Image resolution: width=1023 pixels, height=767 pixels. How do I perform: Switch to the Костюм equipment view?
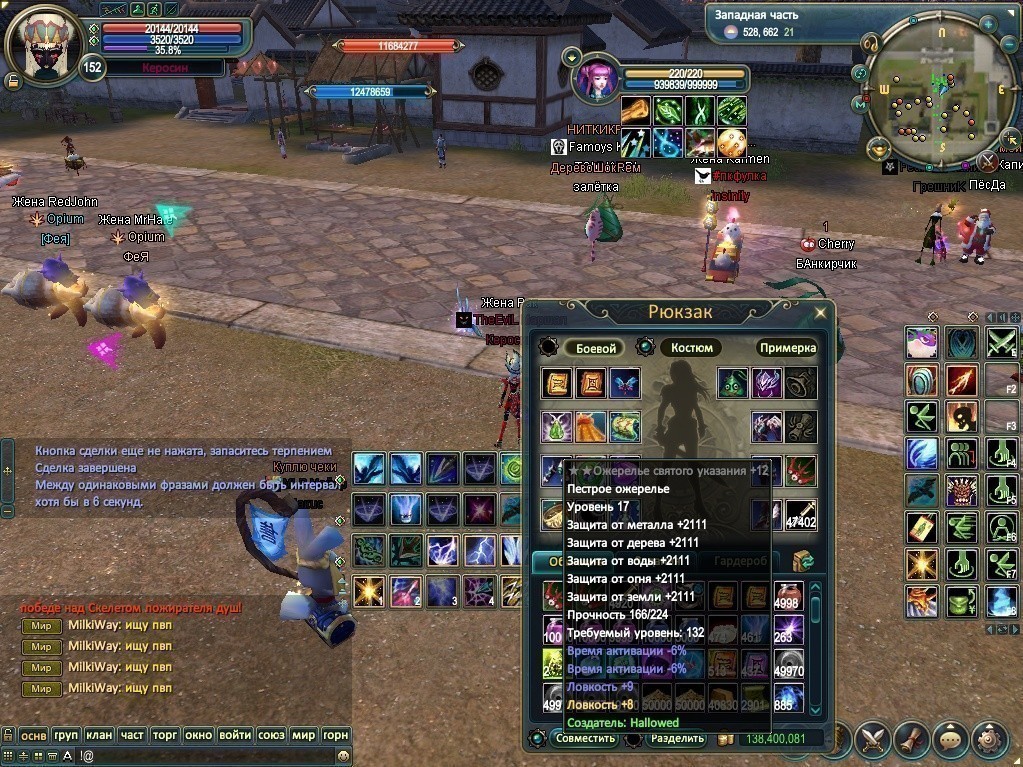[691, 348]
